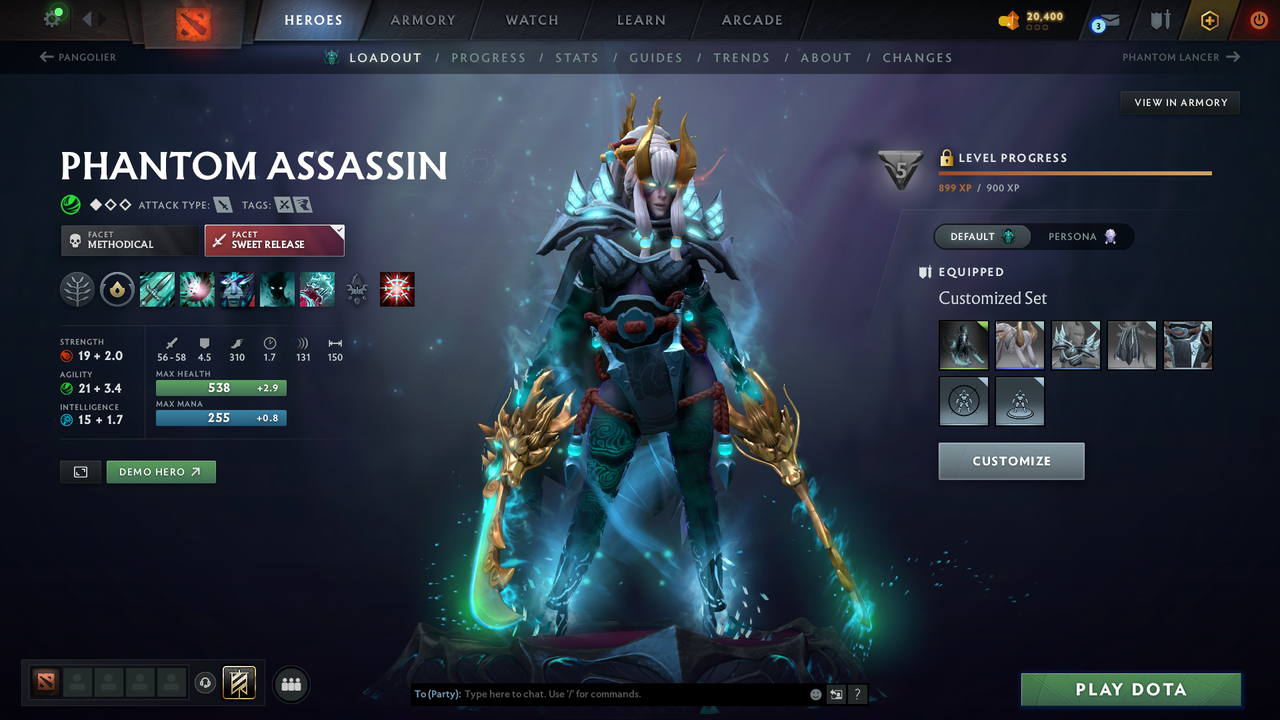
Task: Open the Guides tab
Action: [656, 58]
